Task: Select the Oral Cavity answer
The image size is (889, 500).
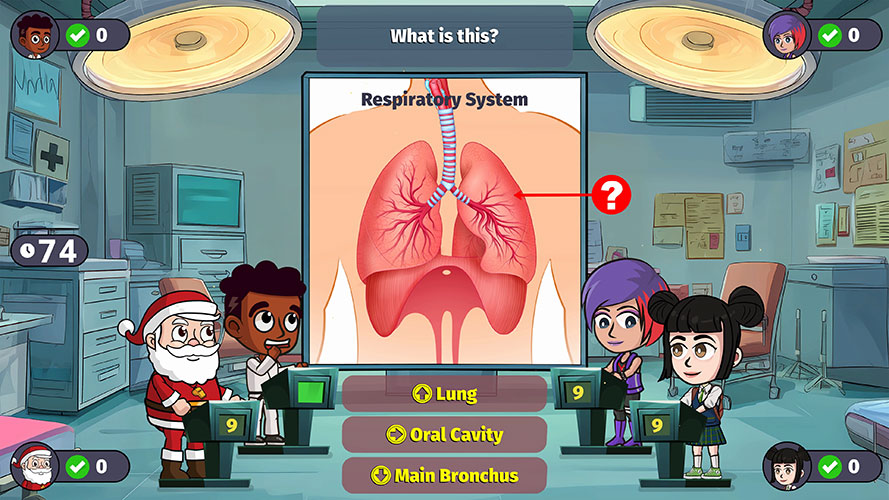Action: [444, 435]
